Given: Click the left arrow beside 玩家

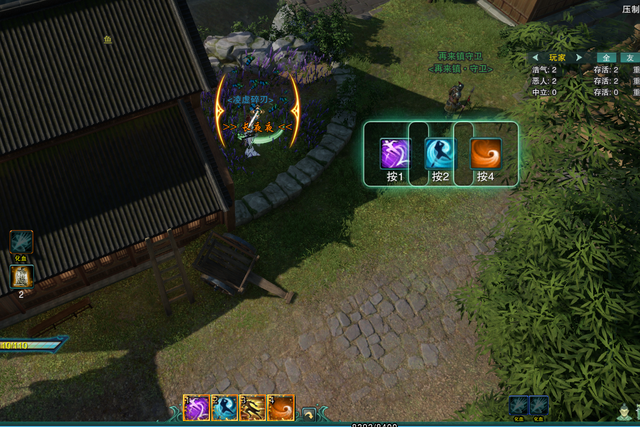Looking at the screenshot, I should [x=535, y=57].
